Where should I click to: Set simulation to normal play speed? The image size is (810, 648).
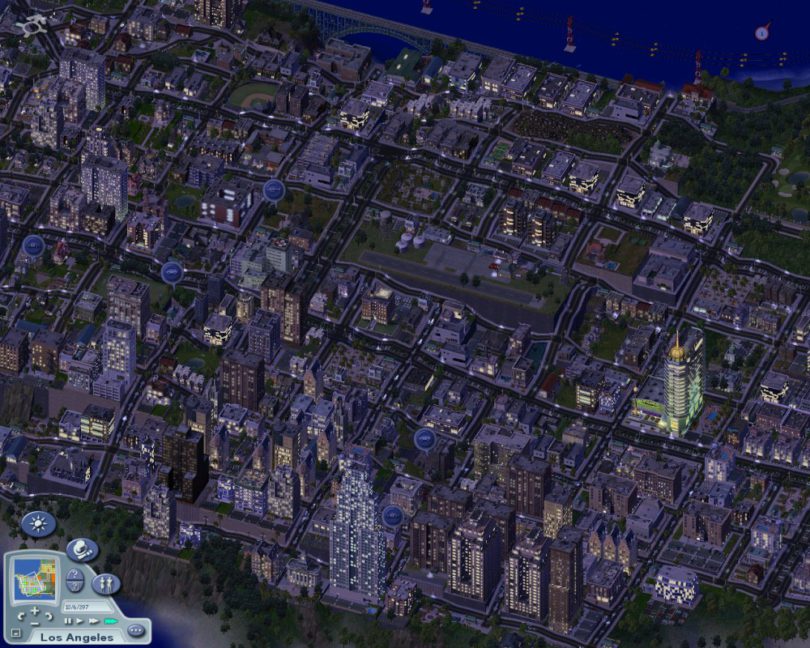(x=79, y=621)
